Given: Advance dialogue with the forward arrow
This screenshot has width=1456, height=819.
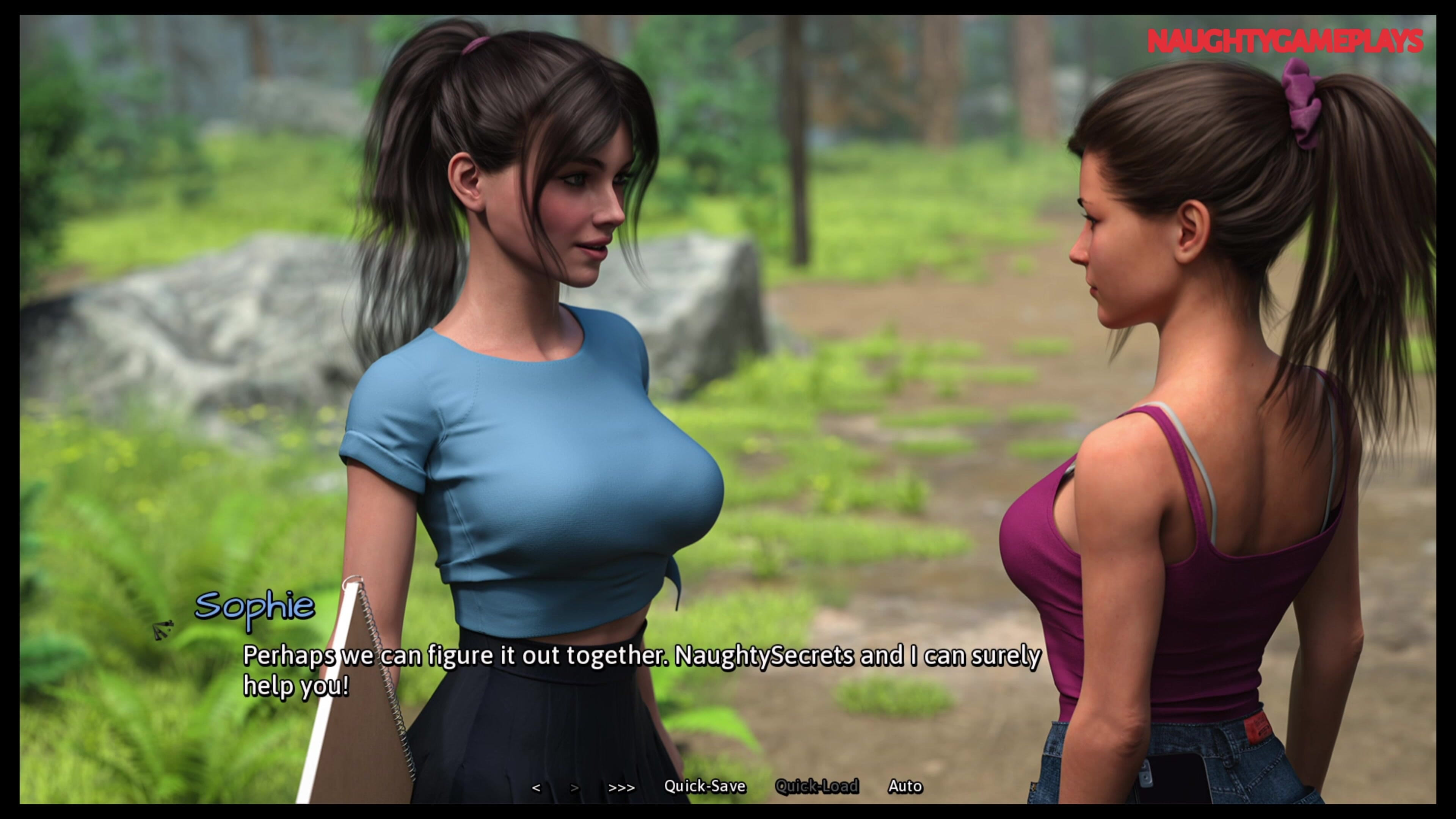Looking at the screenshot, I should coord(574,788).
